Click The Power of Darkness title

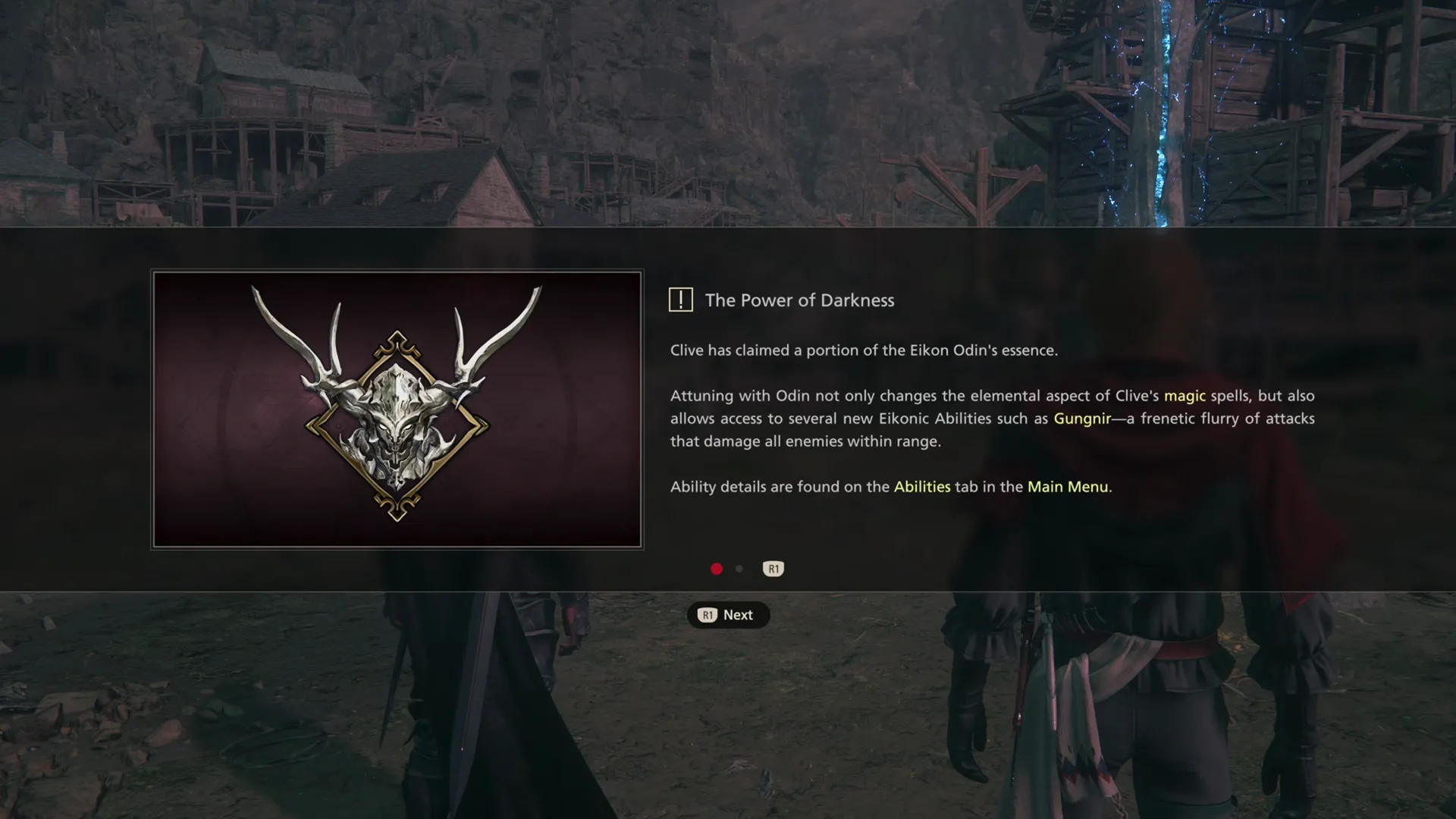click(x=800, y=300)
